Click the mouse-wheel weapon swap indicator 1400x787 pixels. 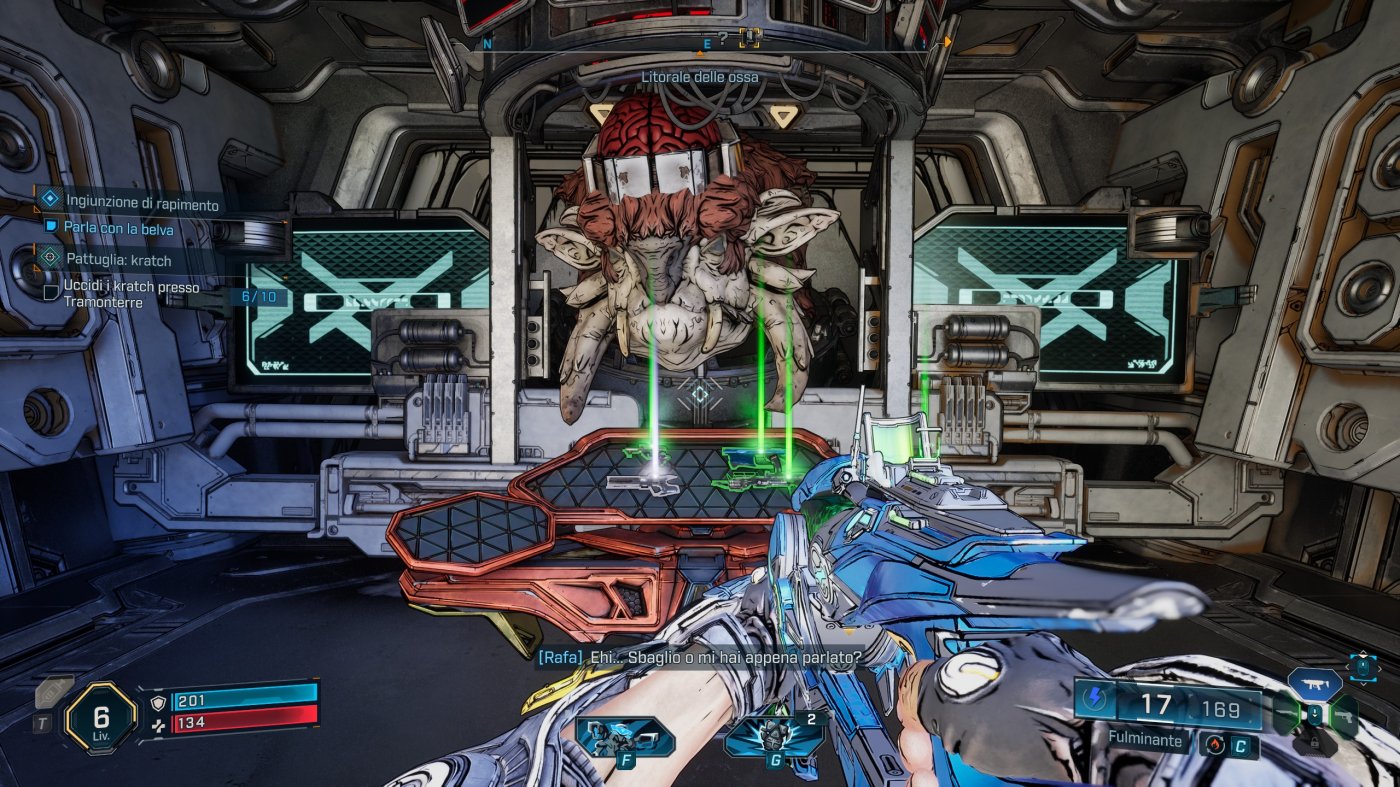pyautogui.click(x=1363, y=667)
